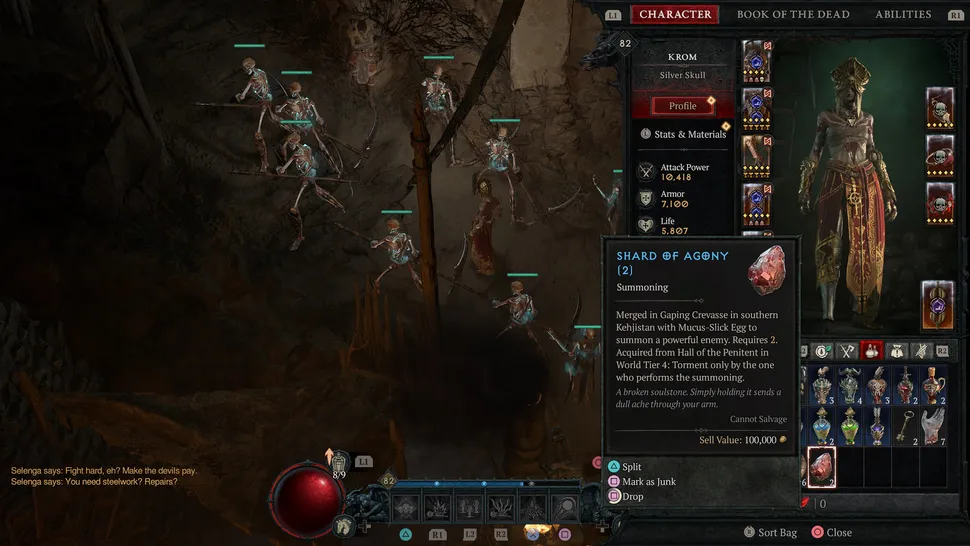
Task: Use the healing potion icon showing 8/9
Action: click(338, 462)
